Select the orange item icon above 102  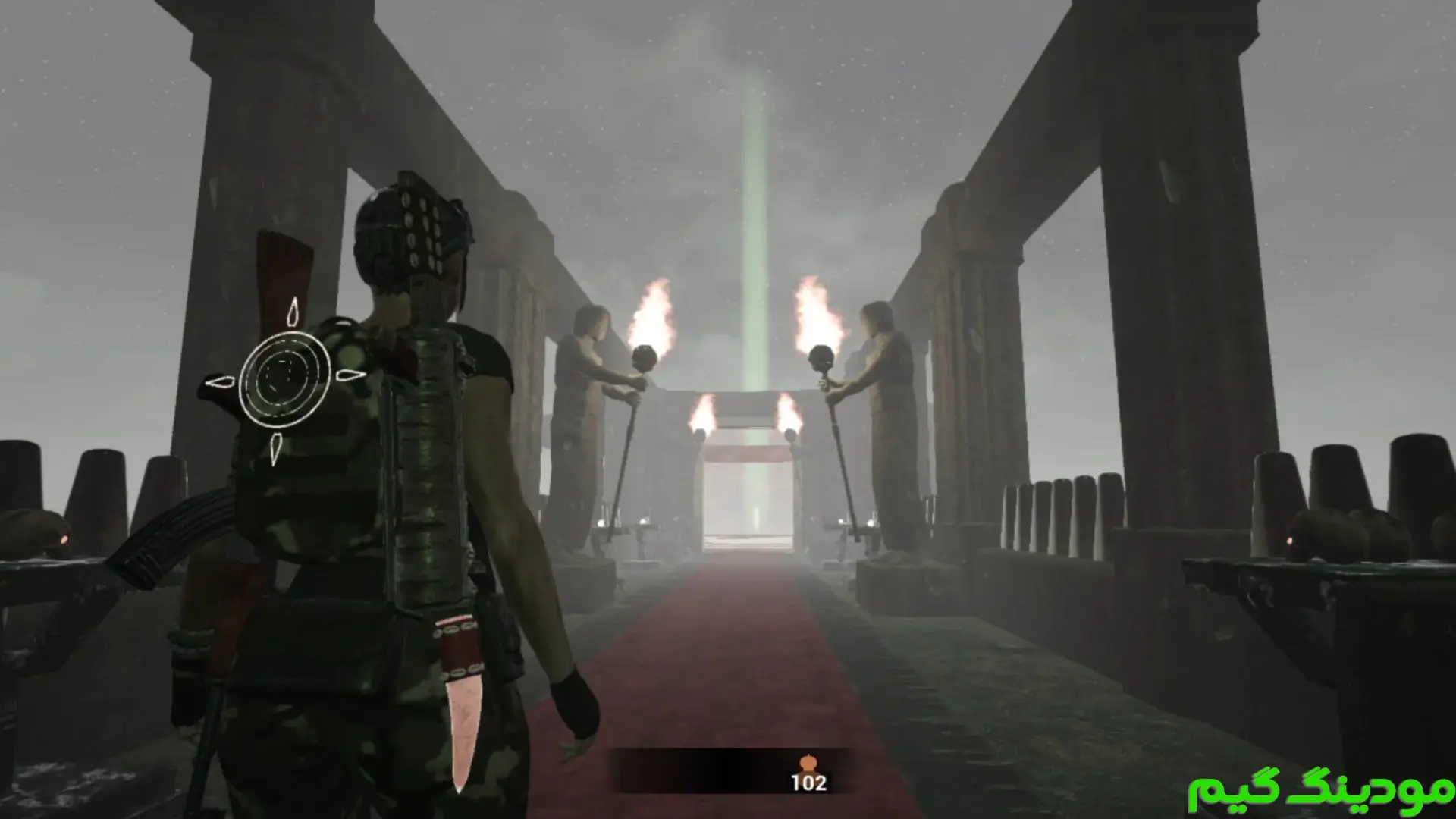(807, 762)
